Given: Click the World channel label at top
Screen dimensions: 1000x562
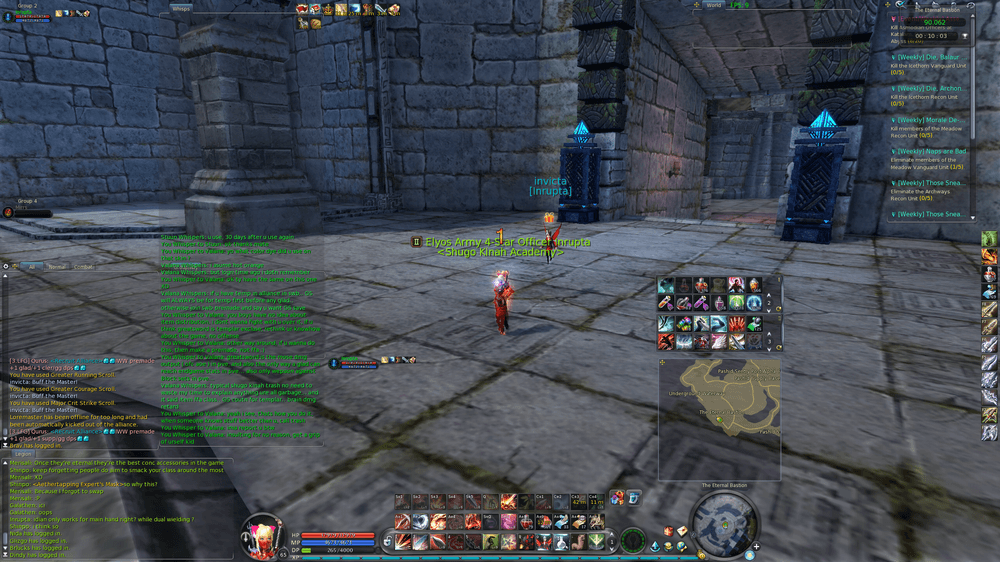Looking at the screenshot, I should 713,5.
